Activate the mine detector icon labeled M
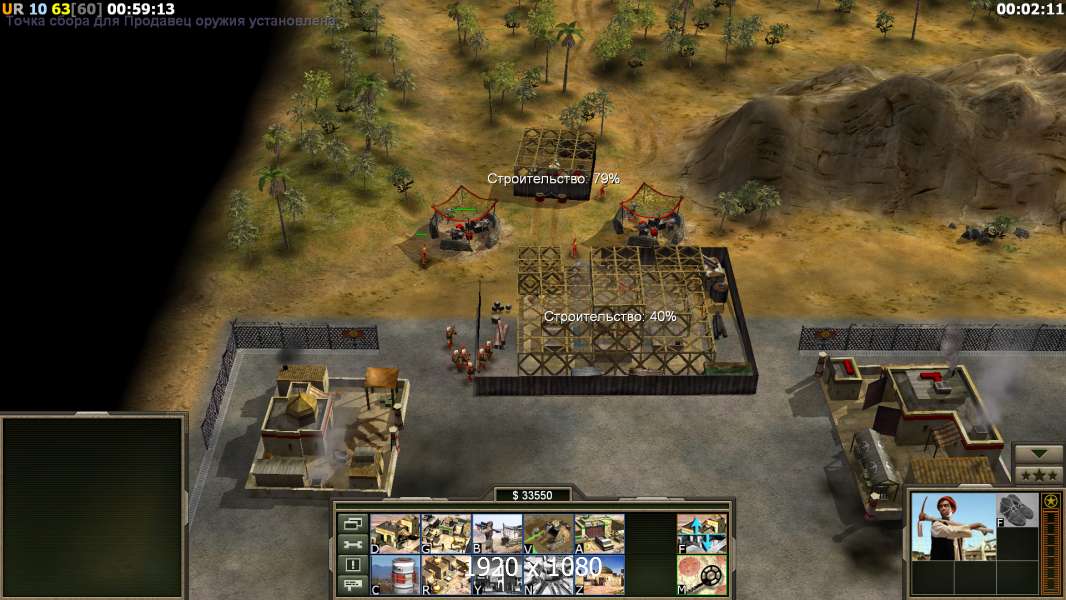1066x600 pixels. [702, 575]
